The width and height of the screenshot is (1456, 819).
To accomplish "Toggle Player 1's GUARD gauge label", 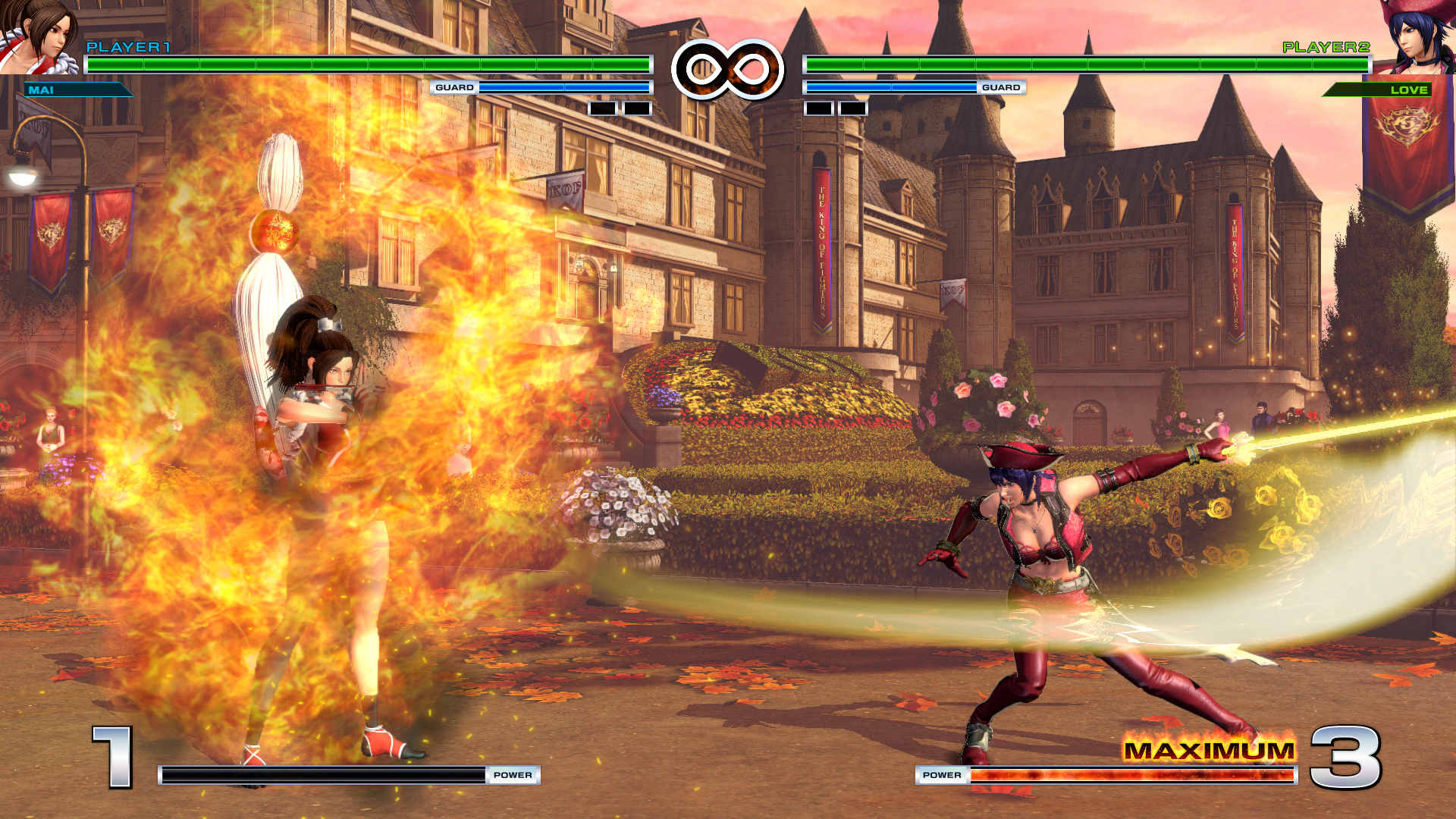I will 455,87.
